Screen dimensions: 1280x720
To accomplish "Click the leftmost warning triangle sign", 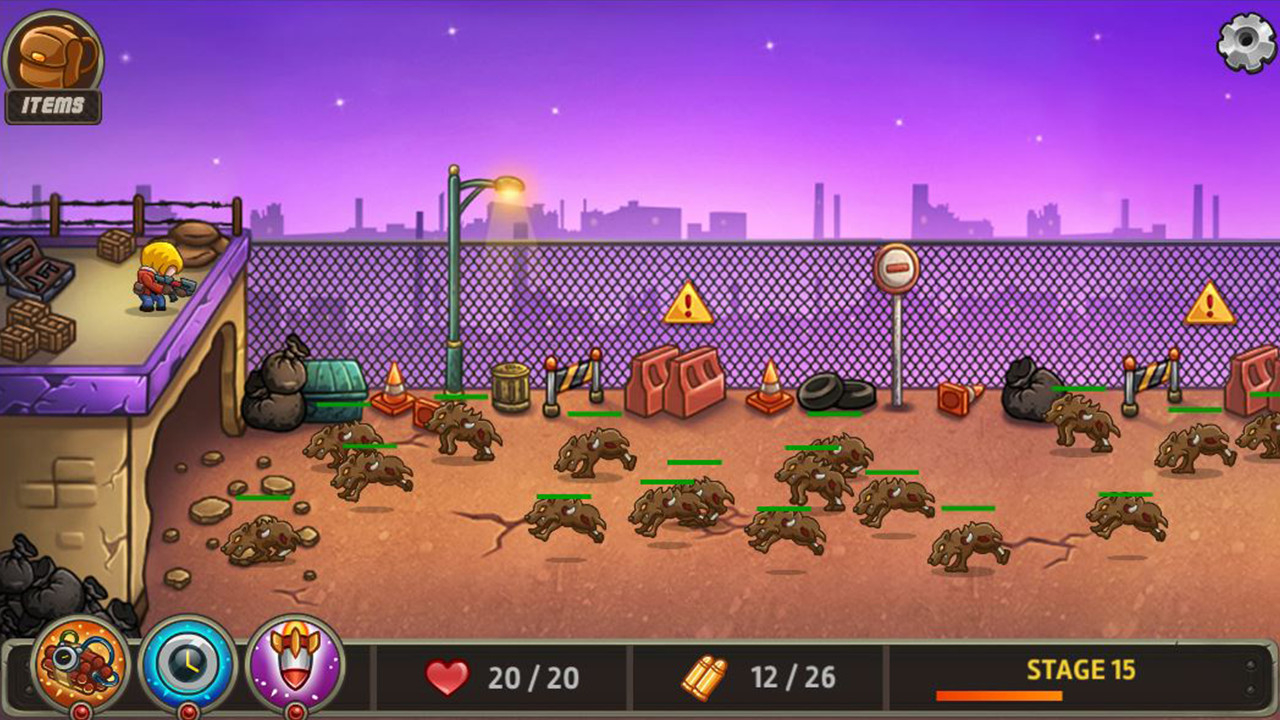I will [x=686, y=305].
